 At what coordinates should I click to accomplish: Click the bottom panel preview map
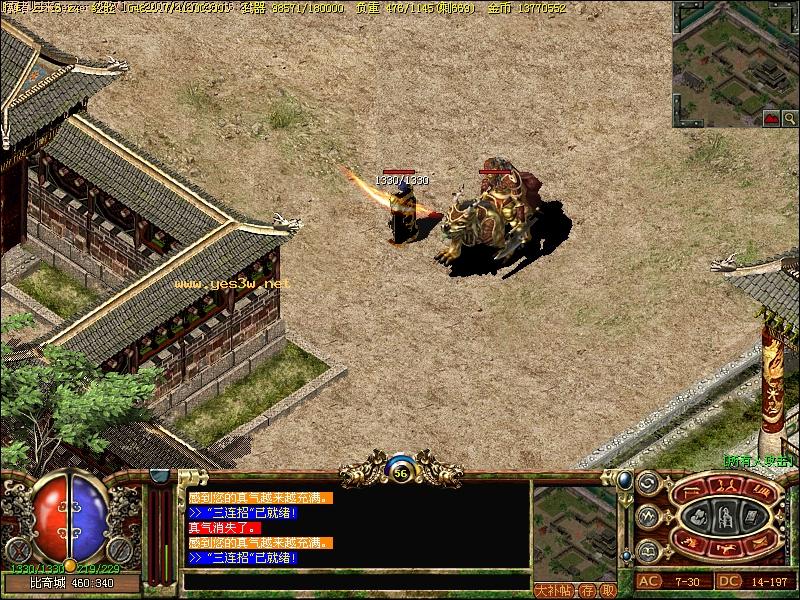(574, 530)
